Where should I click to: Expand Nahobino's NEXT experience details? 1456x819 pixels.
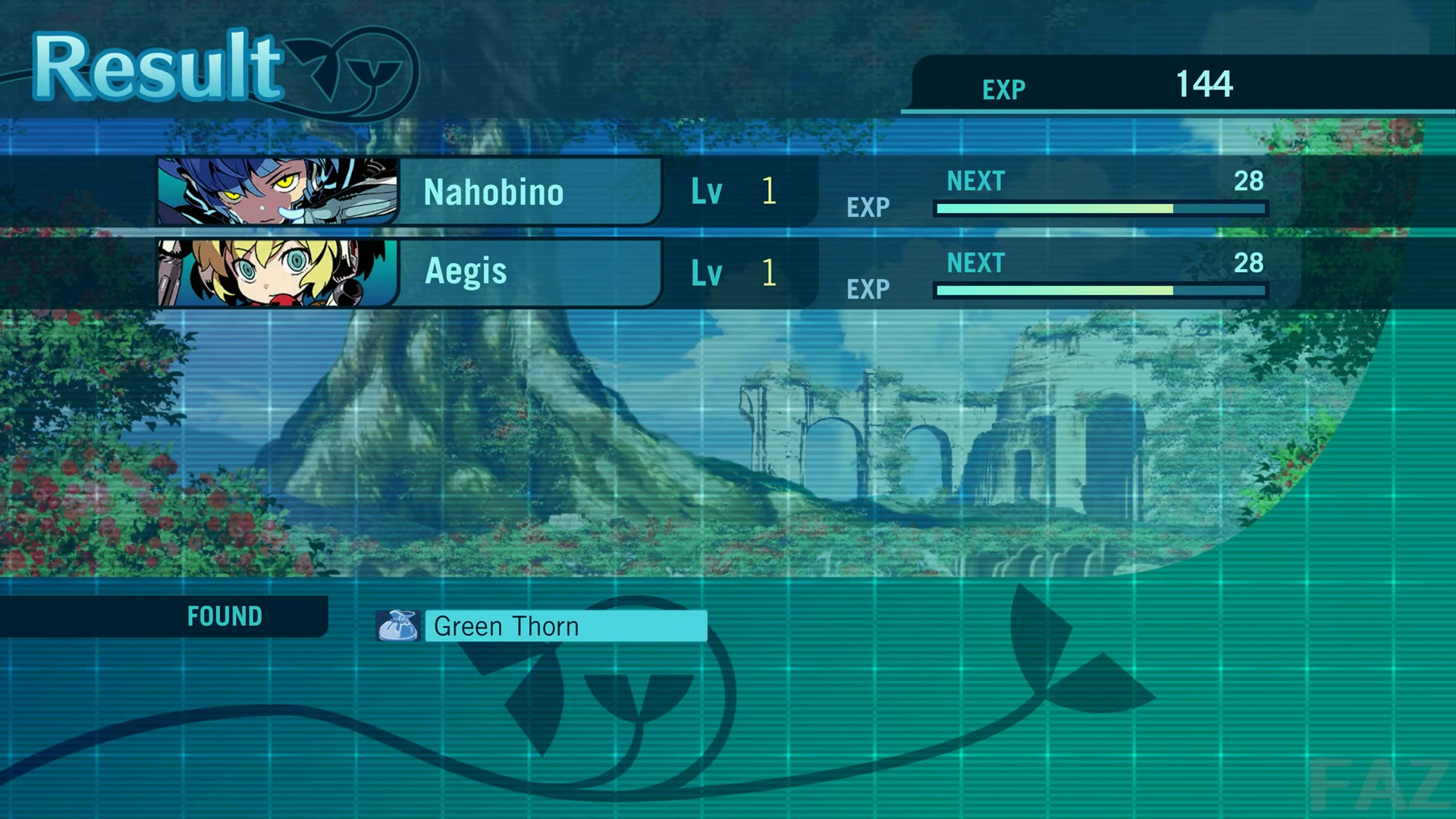pyautogui.click(x=975, y=182)
